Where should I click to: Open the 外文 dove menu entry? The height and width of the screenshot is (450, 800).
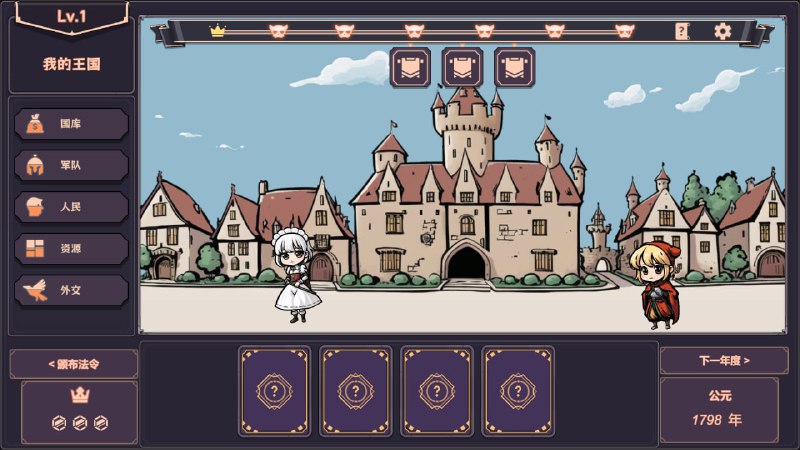tap(71, 290)
